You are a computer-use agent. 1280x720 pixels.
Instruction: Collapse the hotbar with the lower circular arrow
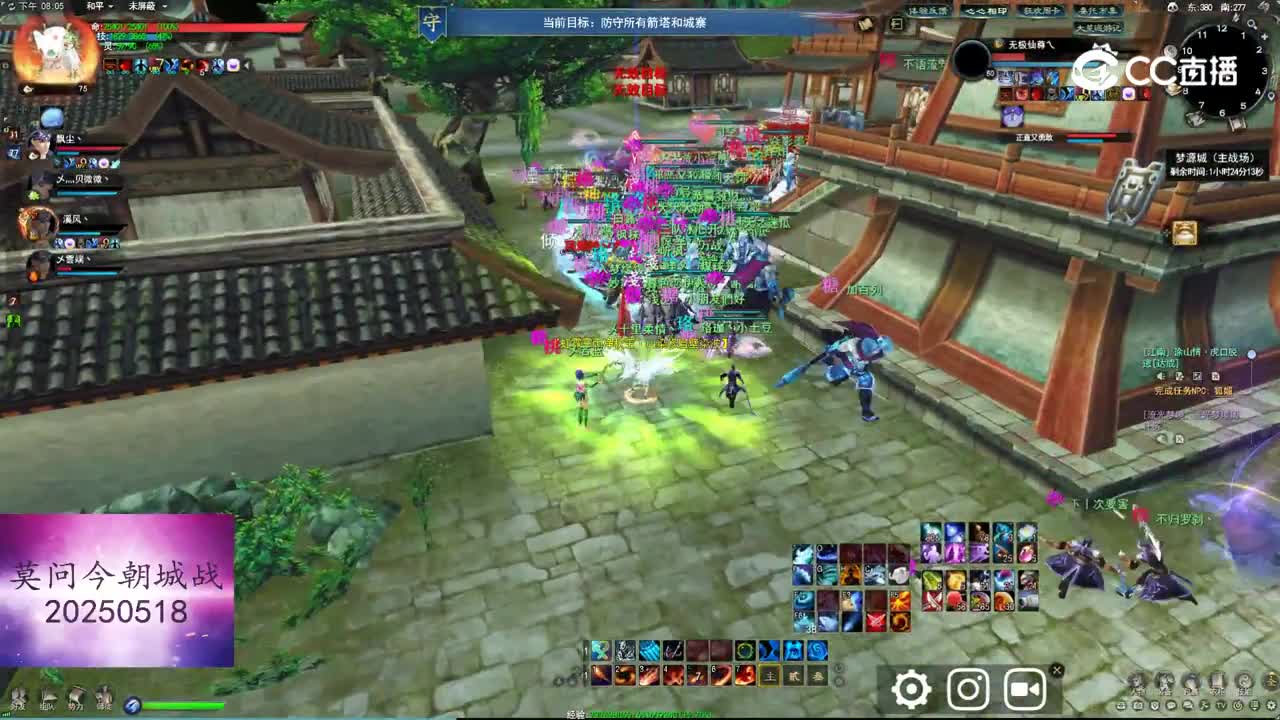pos(839,683)
